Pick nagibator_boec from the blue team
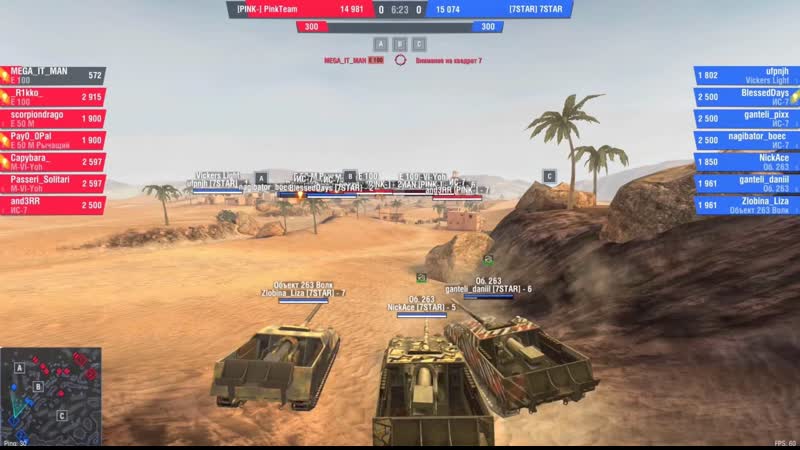The image size is (800, 450). [745, 140]
